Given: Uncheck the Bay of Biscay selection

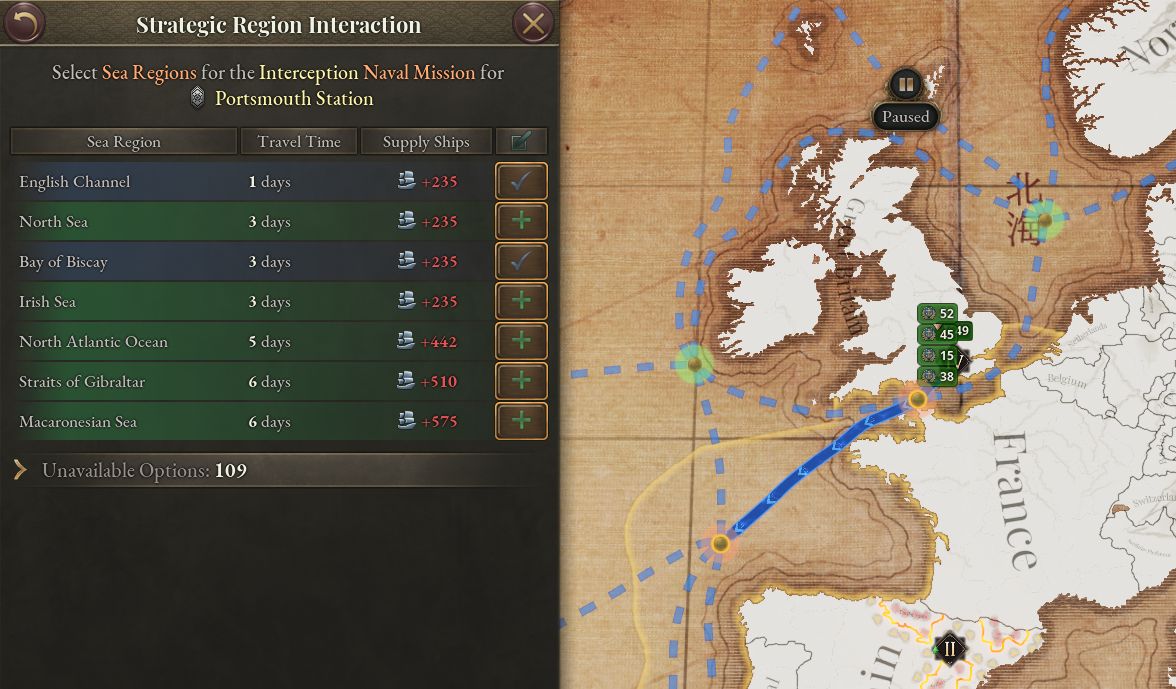Looking at the screenshot, I should (x=521, y=262).
